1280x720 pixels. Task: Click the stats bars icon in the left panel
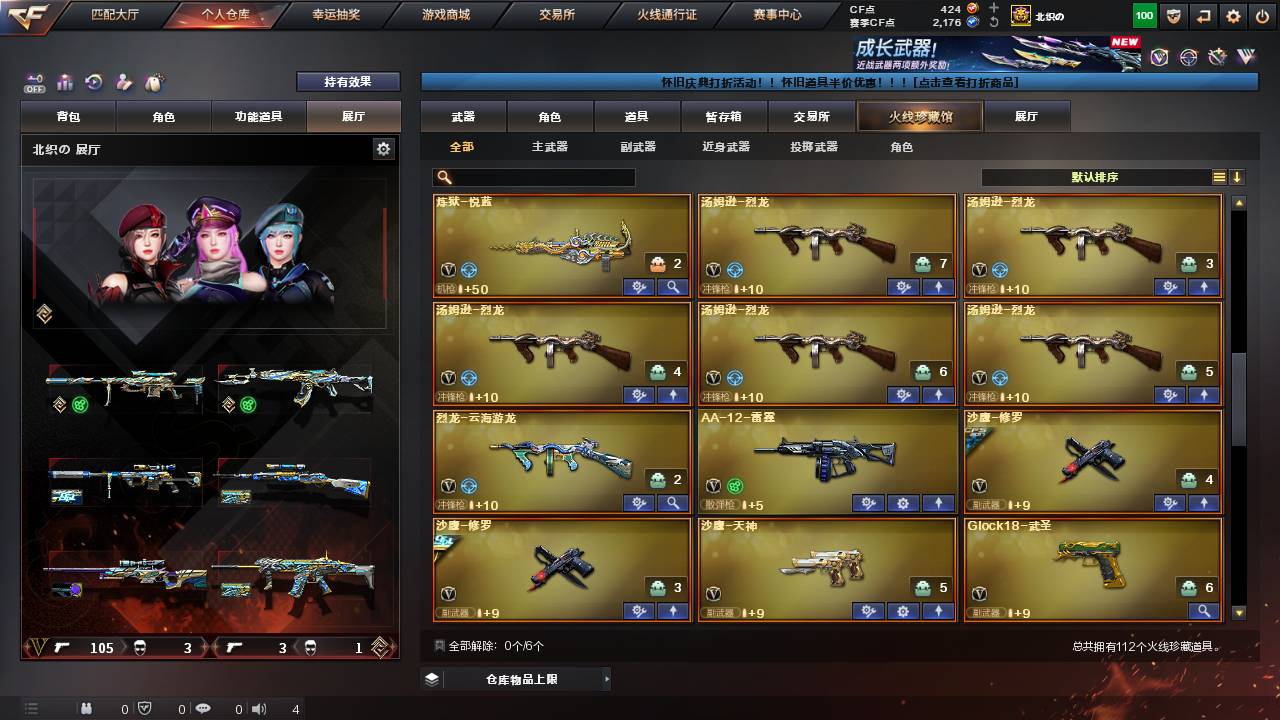tap(63, 82)
